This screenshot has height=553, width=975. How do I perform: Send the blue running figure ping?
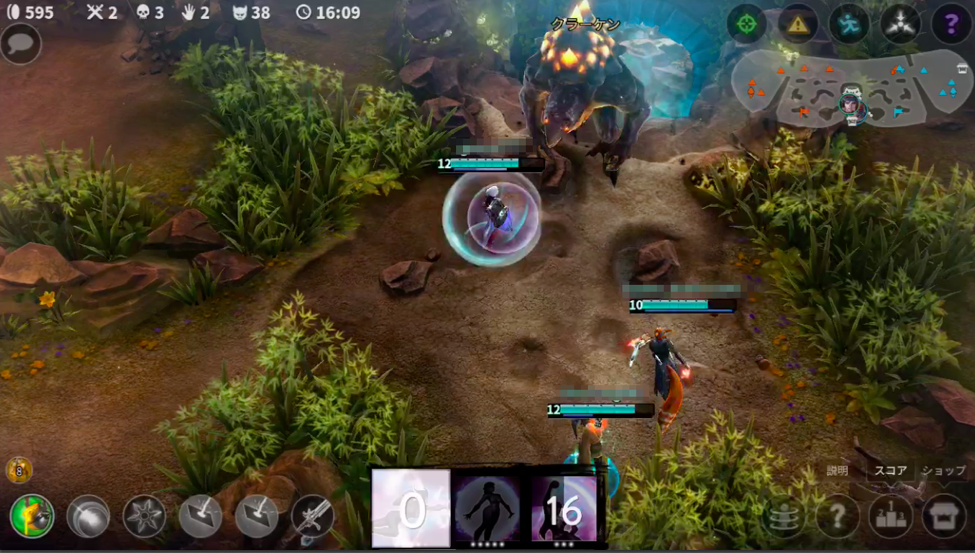point(849,24)
